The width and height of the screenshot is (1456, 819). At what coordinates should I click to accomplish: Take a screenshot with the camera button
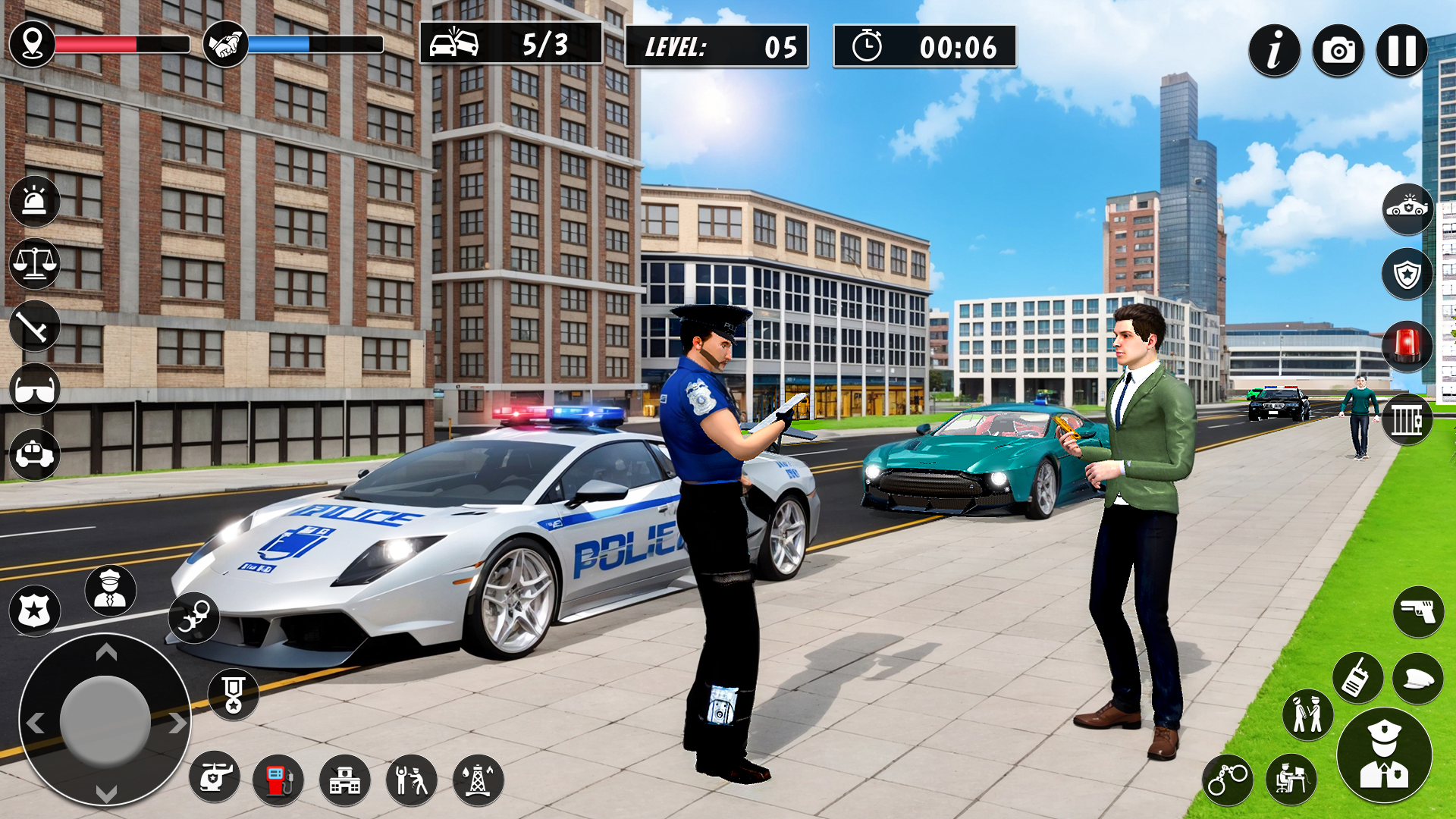[1339, 49]
